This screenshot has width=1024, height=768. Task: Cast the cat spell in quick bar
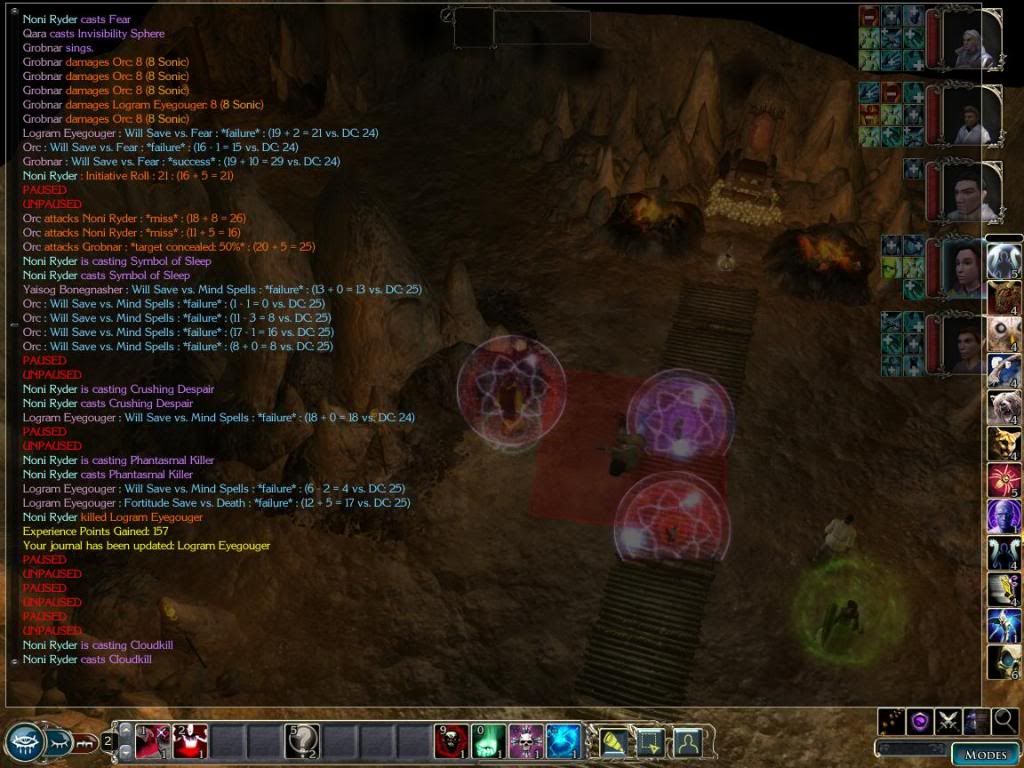coord(1003,444)
